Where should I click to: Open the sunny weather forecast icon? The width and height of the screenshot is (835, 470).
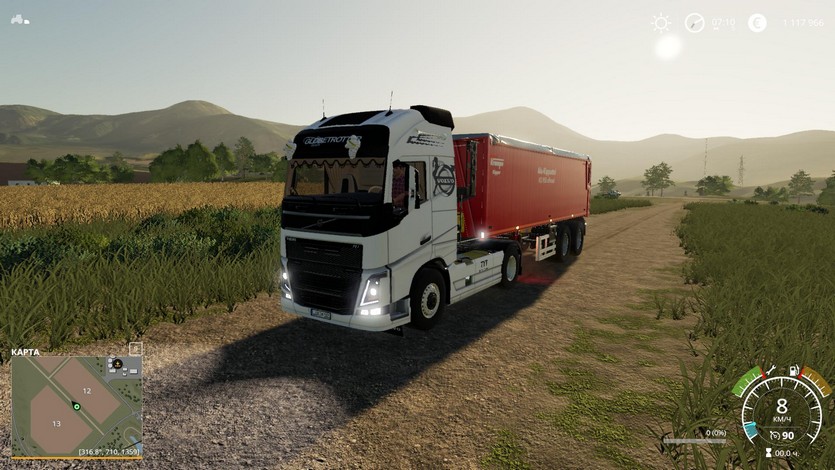(661, 22)
